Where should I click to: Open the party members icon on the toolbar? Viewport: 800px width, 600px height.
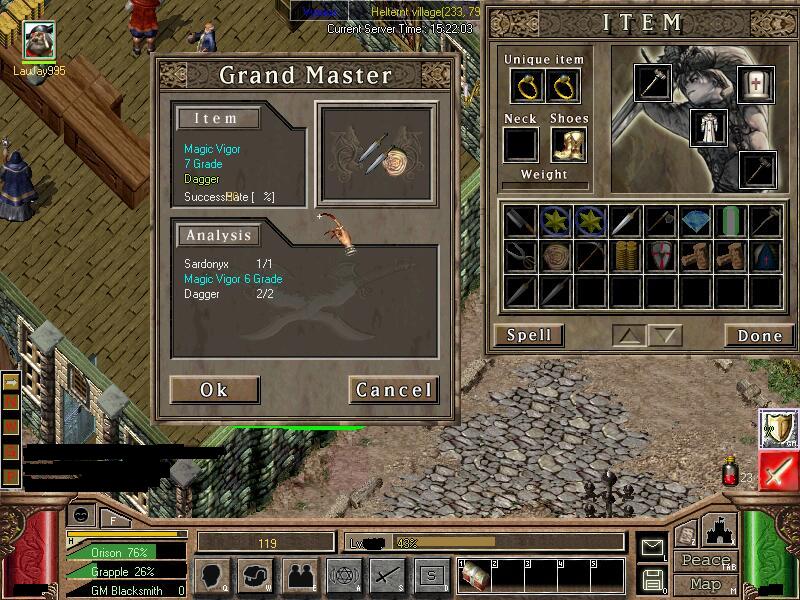pyautogui.click(x=298, y=574)
